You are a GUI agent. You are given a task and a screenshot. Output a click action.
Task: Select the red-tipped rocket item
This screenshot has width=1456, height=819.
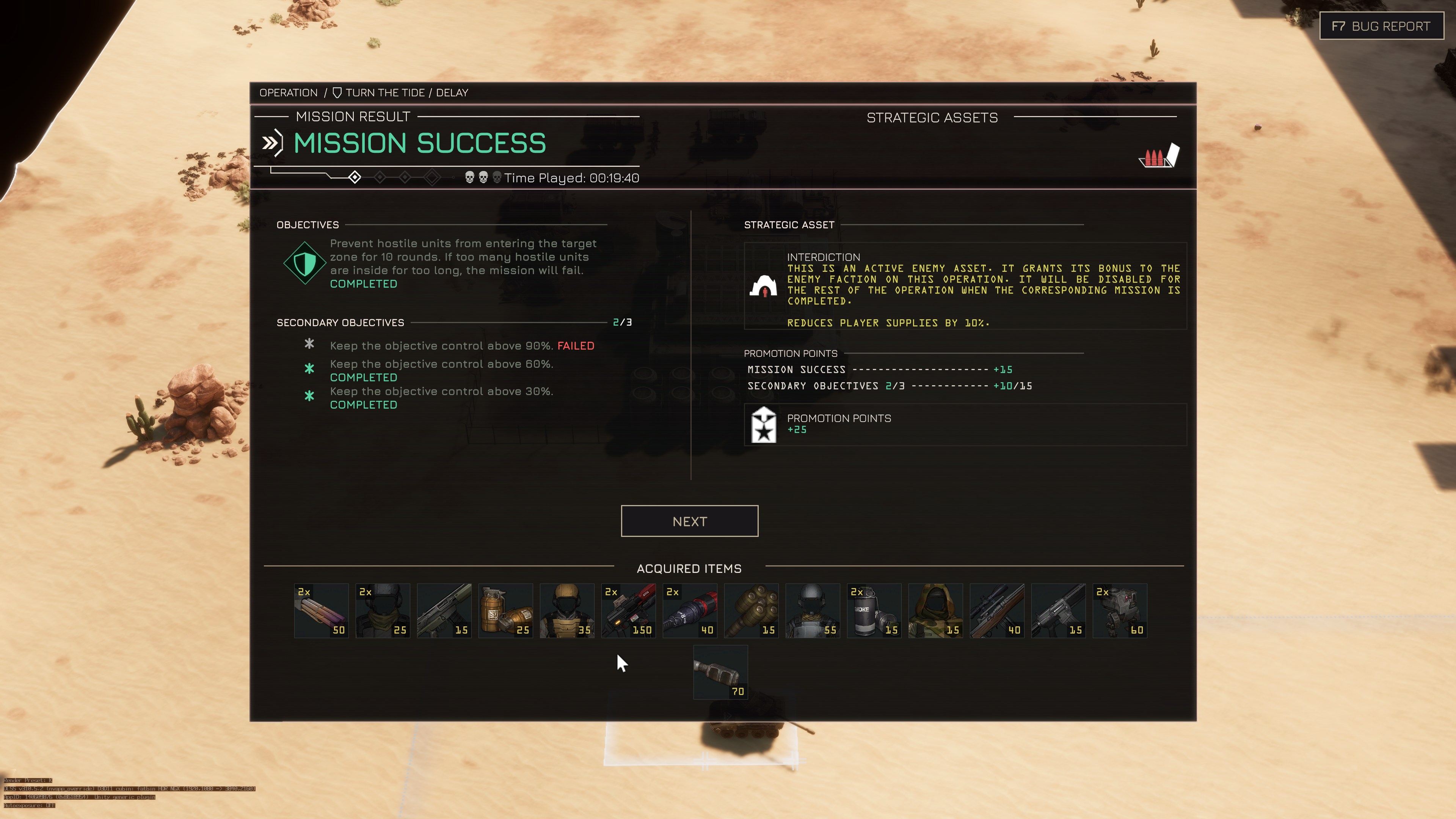click(x=690, y=610)
